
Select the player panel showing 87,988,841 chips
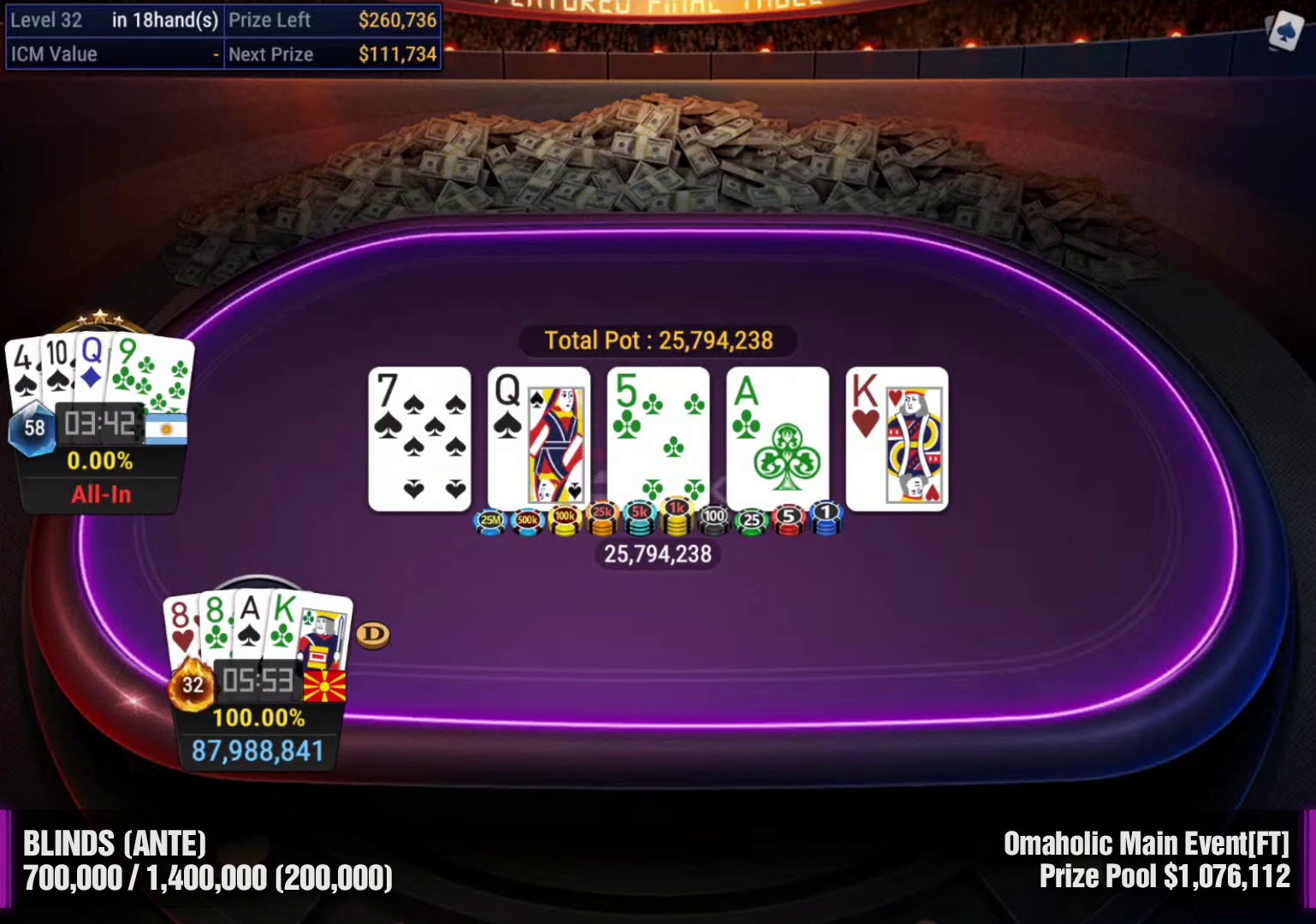click(258, 732)
